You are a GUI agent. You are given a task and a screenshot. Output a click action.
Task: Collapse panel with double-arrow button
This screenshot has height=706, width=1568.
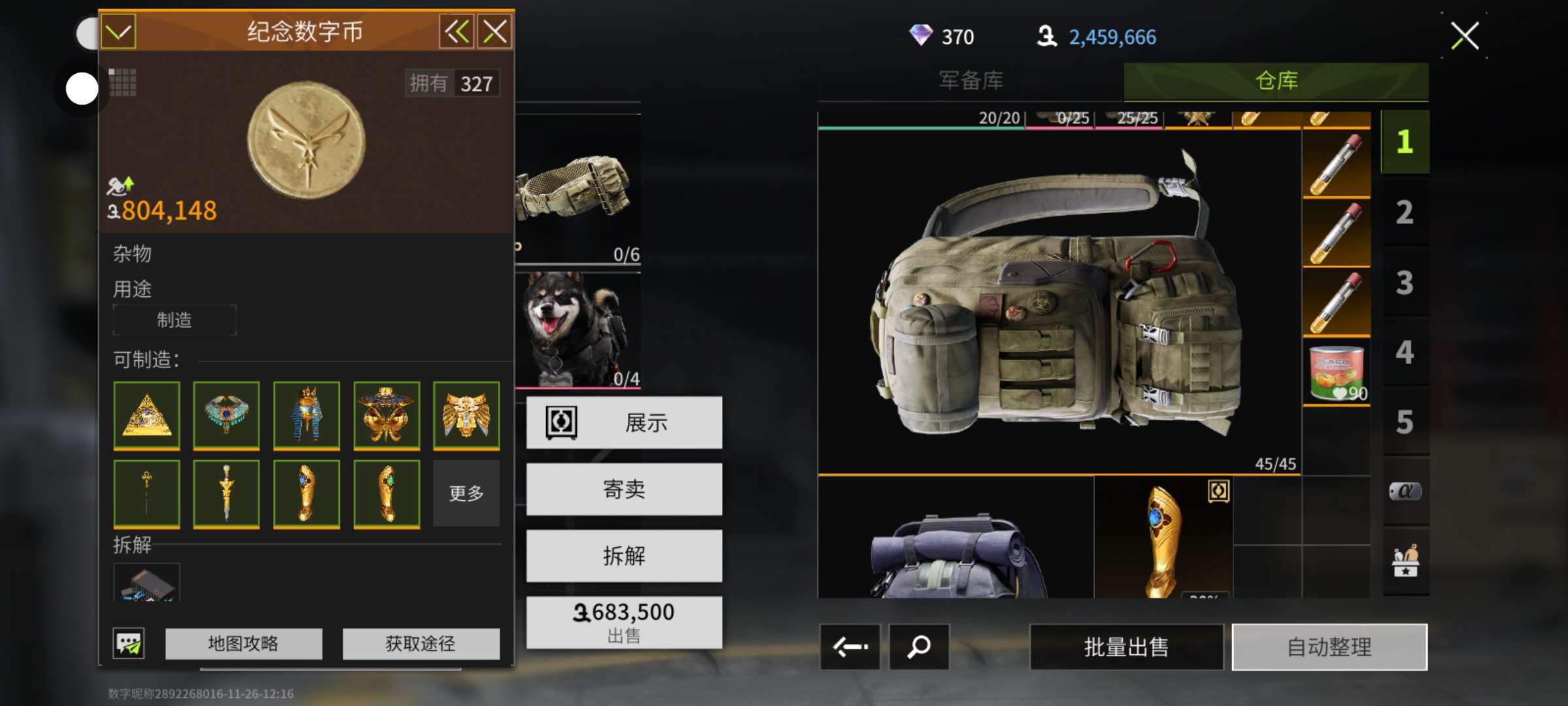point(456,31)
